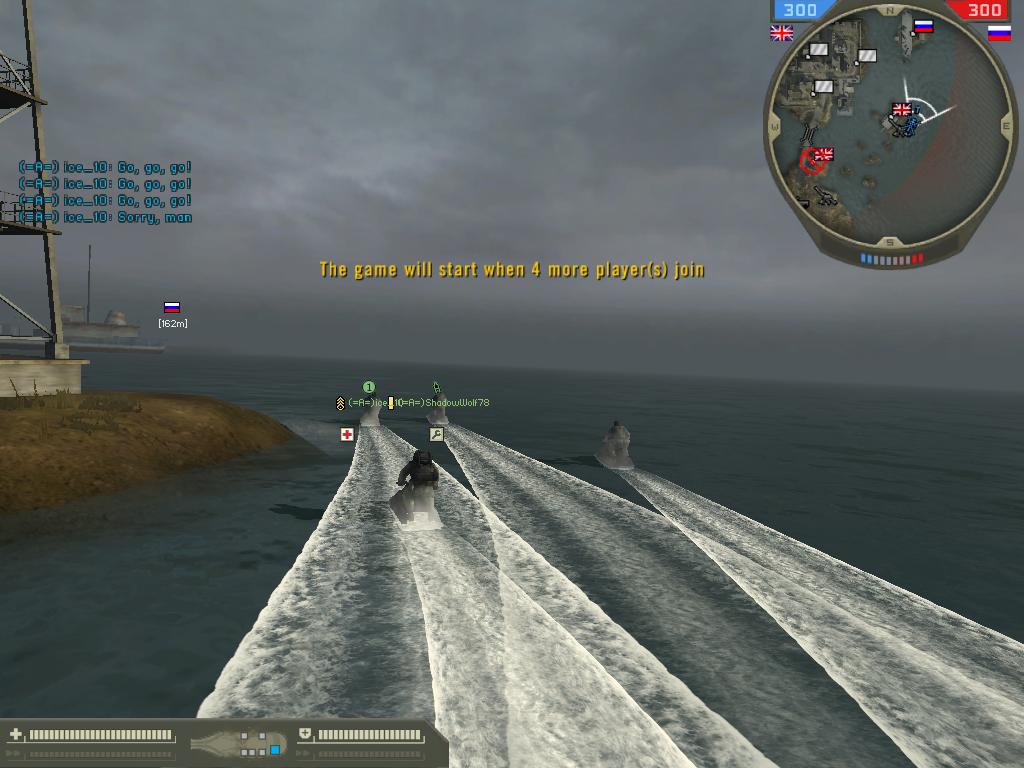Viewport: 1024px width, 768px height.
Task: Click the green squad number 1 marker
Action: click(368, 387)
